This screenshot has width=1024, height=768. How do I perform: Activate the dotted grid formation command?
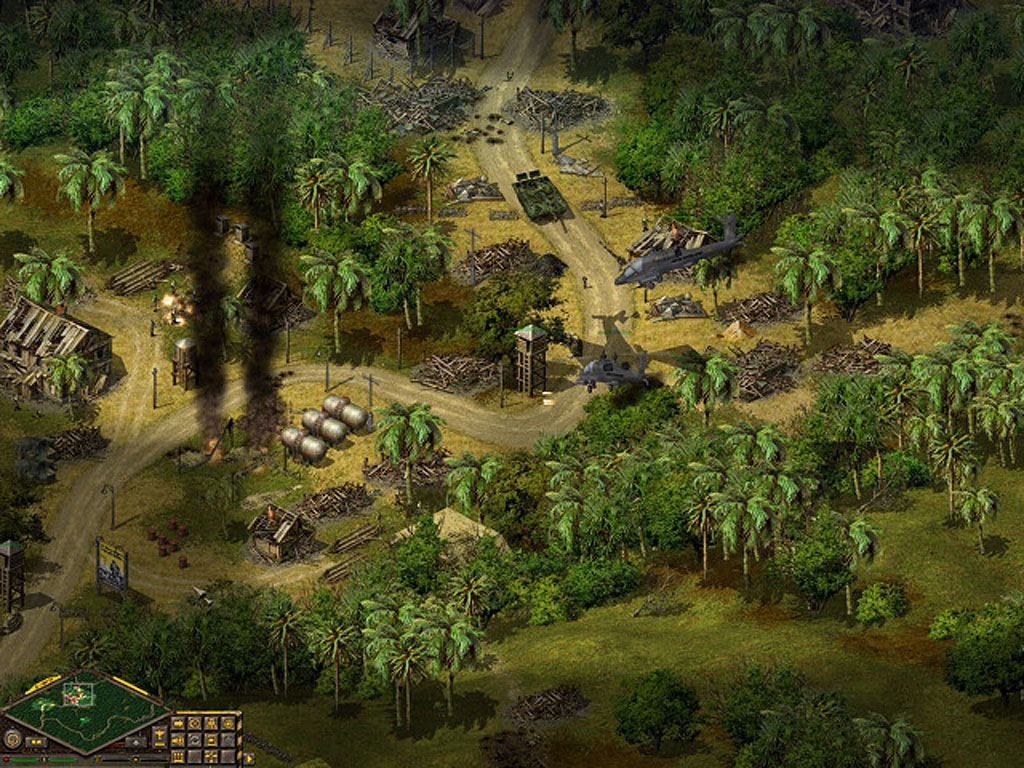click(x=178, y=757)
